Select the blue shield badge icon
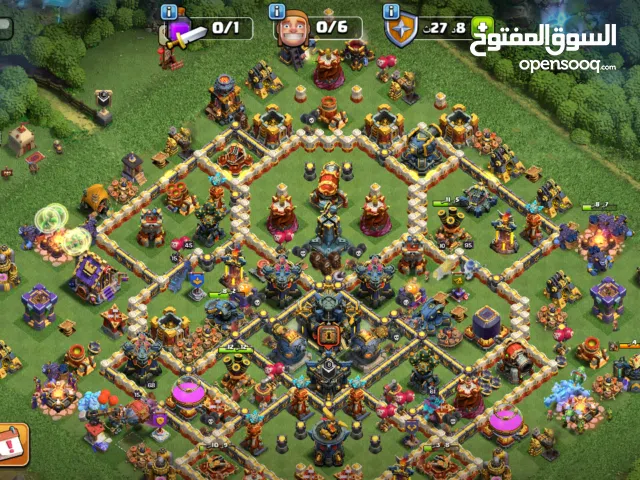 click(x=400, y=32)
